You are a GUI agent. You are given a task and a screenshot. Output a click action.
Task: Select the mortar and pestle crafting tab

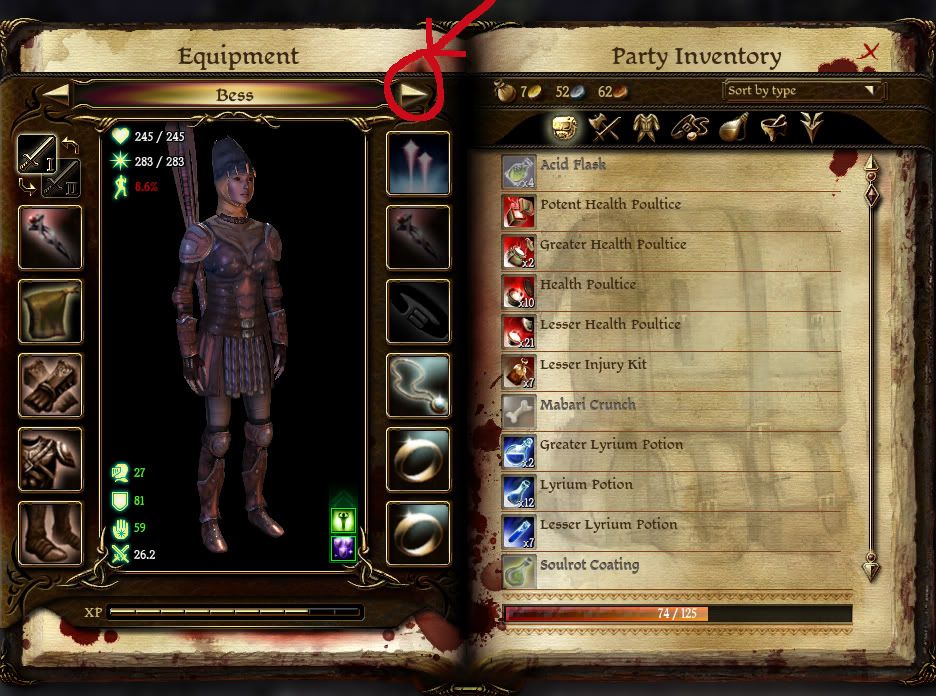click(772, 127)
